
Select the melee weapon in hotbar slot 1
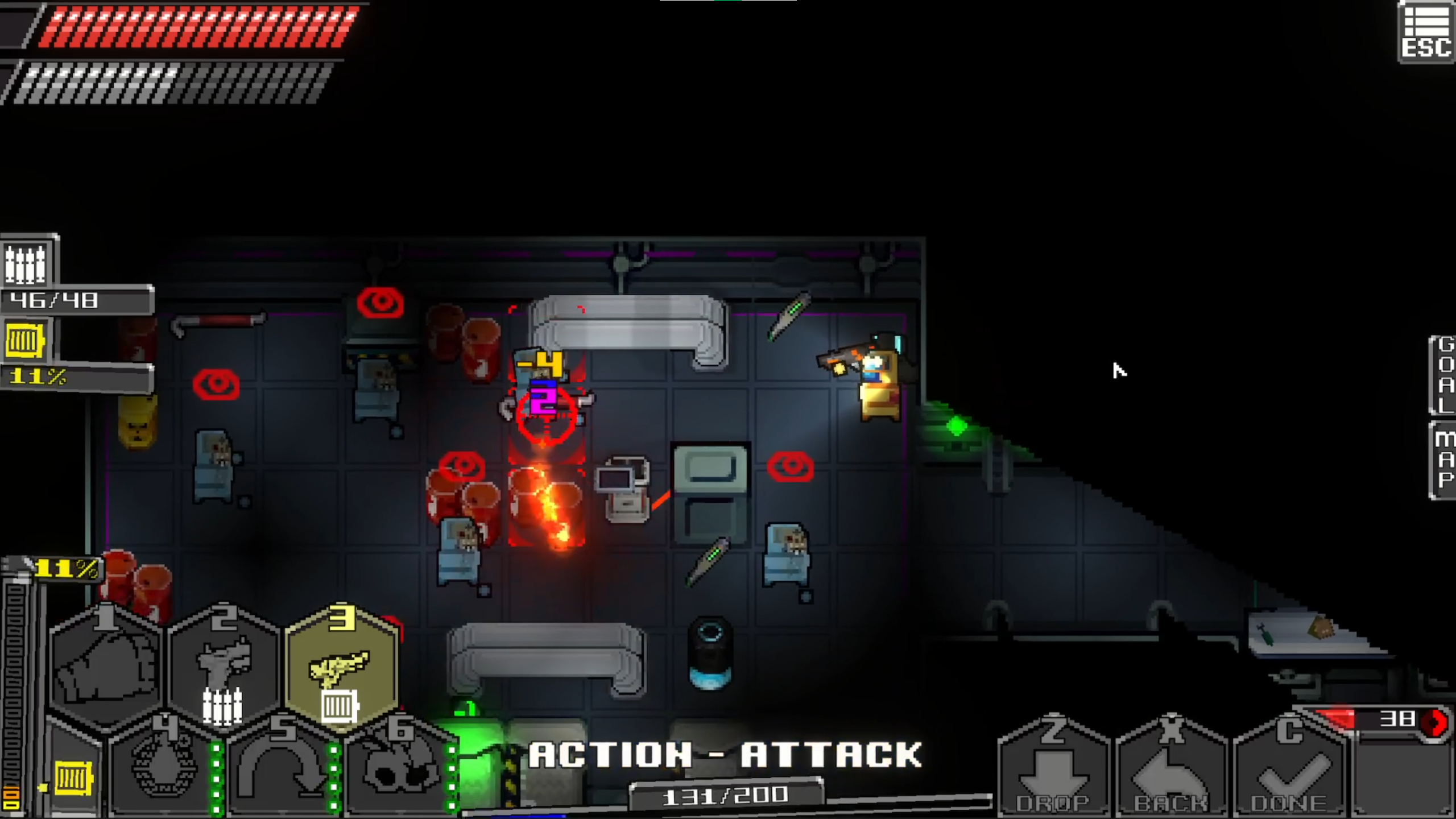coord(105,665)
